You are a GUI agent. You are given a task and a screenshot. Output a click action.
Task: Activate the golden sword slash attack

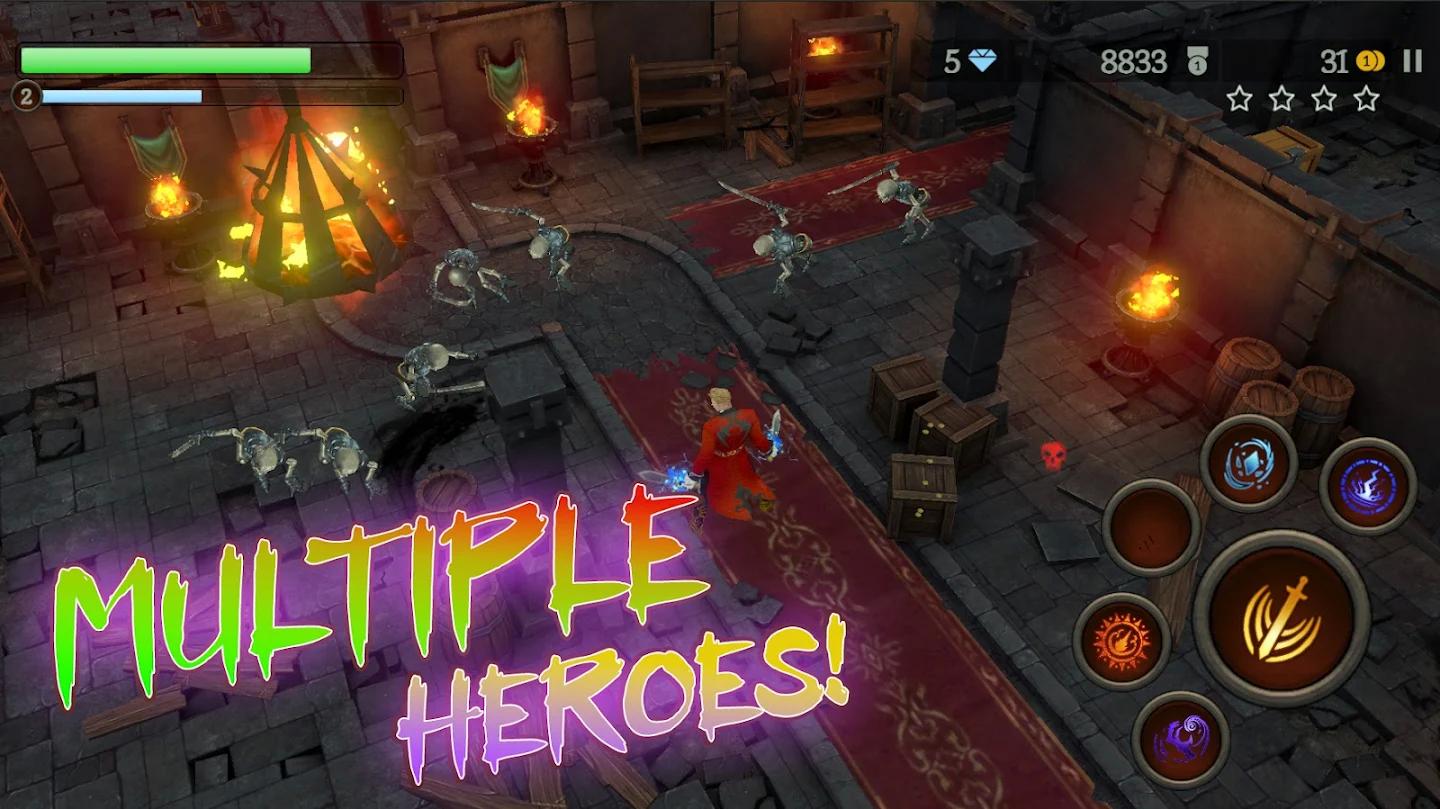[1281, 618]
